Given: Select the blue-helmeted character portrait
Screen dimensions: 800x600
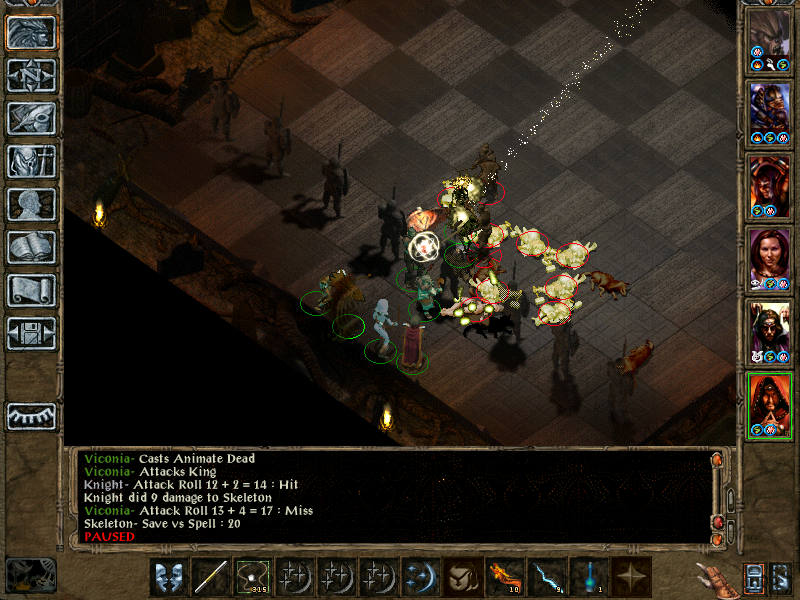Looking at the screenshot, I should (770, 111).
